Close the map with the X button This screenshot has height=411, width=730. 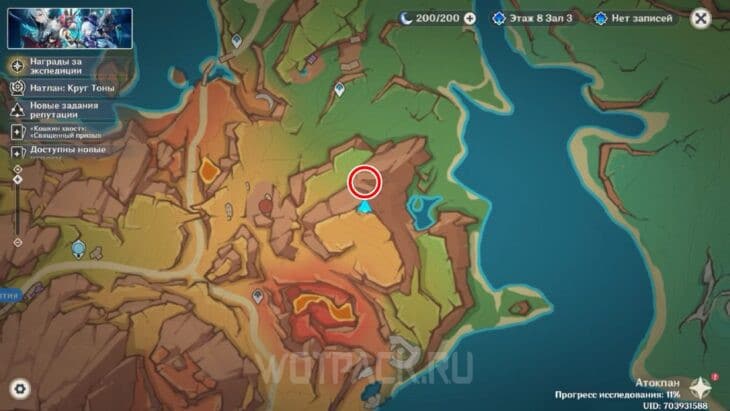(x=701, y=18)
